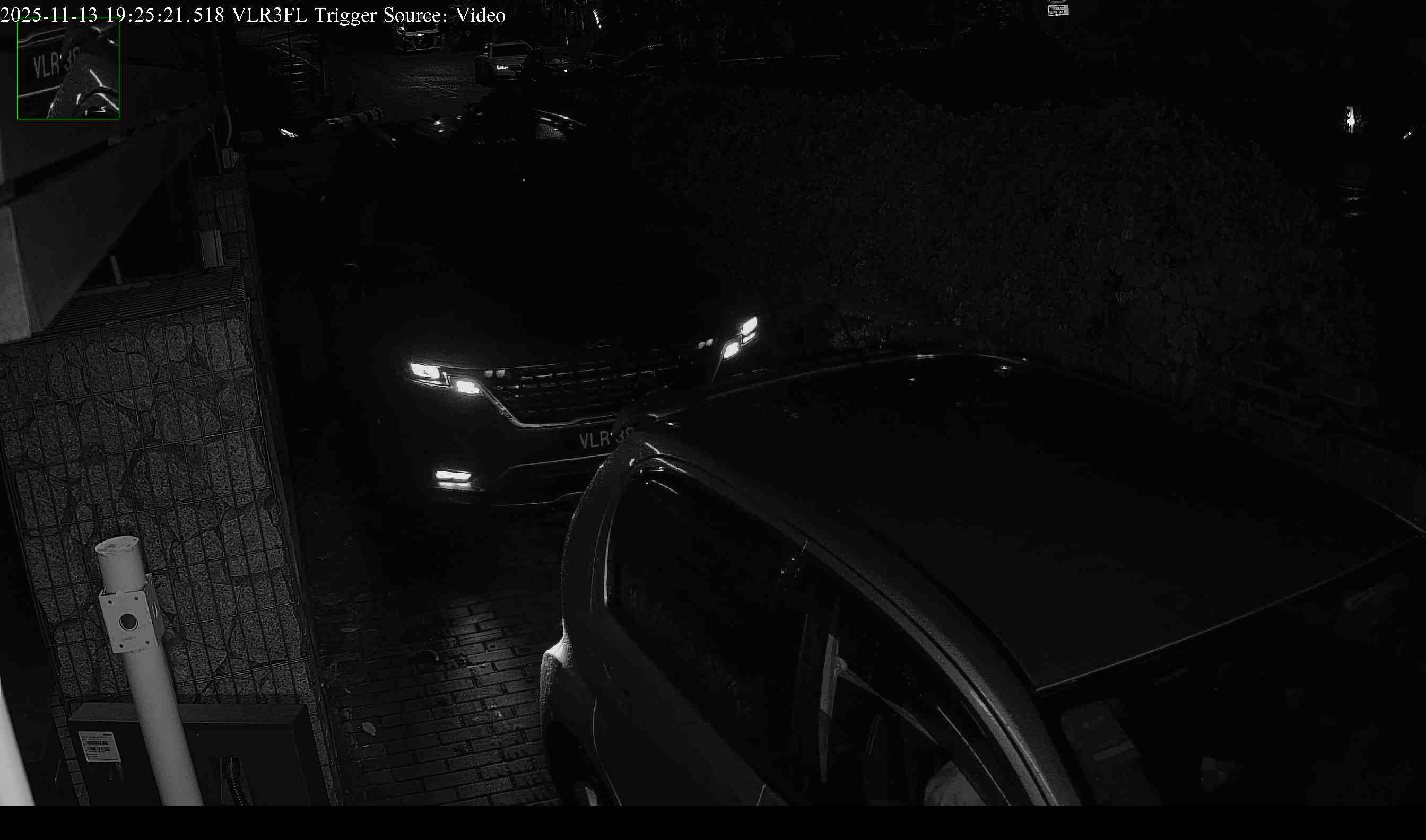1426x840 pixels.
Task: Open the cropped license plate thumbnail
Action: coord(68,69)
